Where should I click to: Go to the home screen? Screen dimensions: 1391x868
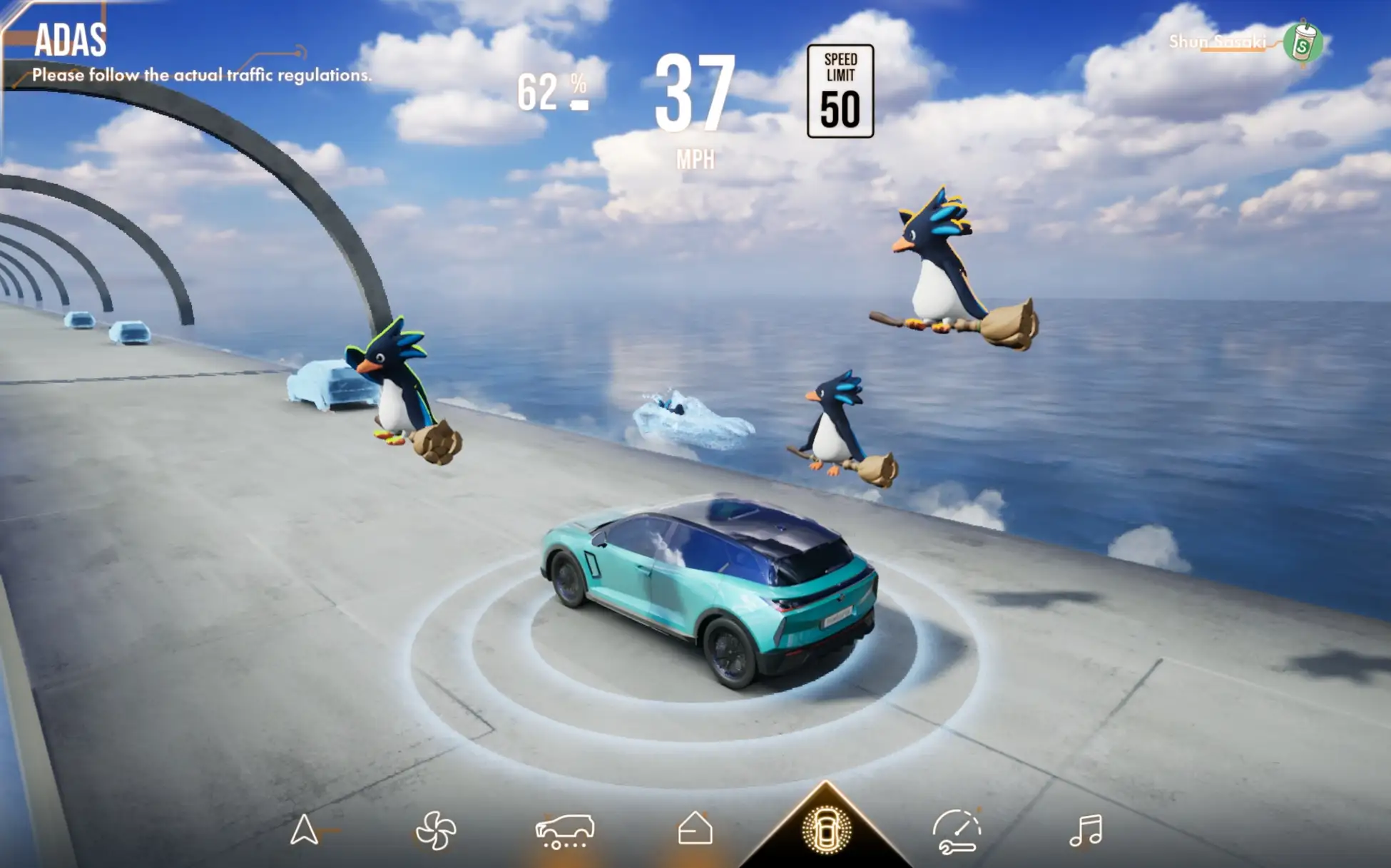click(695, 829)
